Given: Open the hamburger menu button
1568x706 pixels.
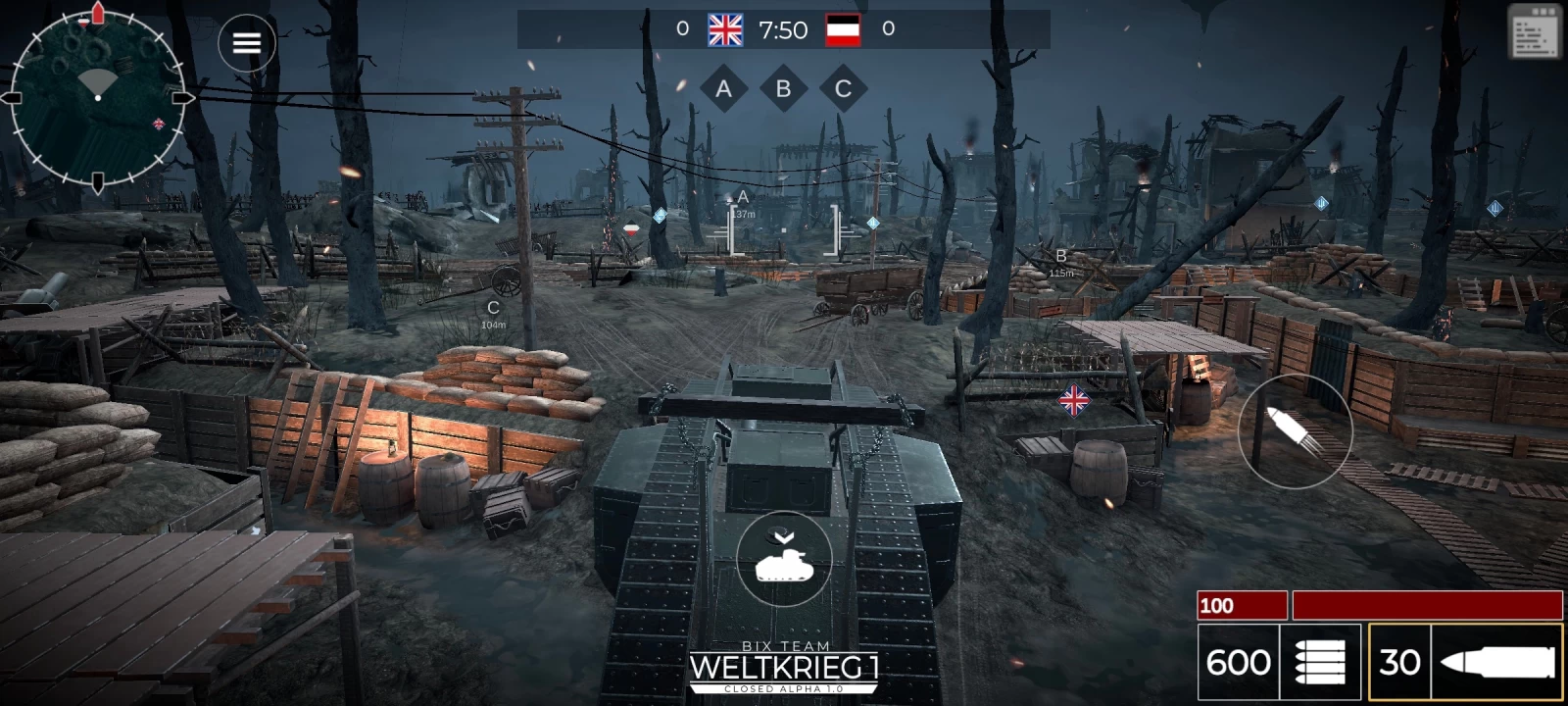Looking at the screenshot, I should pyautogui.click(x=246, y=43).
